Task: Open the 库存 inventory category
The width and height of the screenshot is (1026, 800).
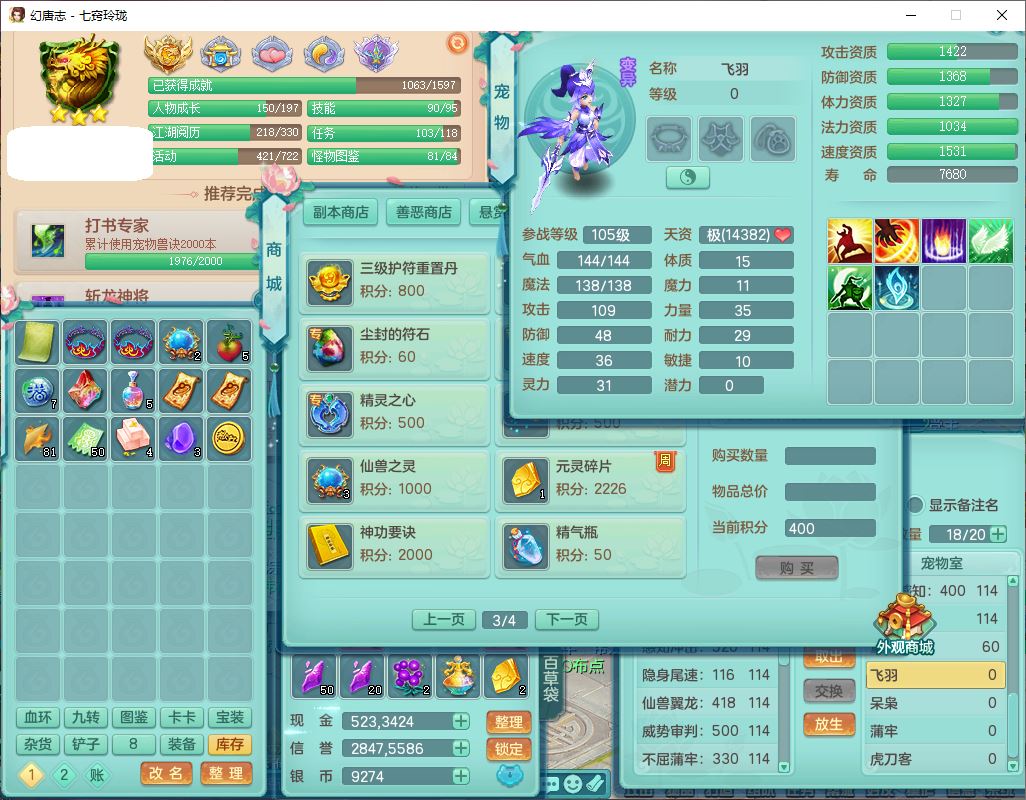Action: (x=229, y=744)
